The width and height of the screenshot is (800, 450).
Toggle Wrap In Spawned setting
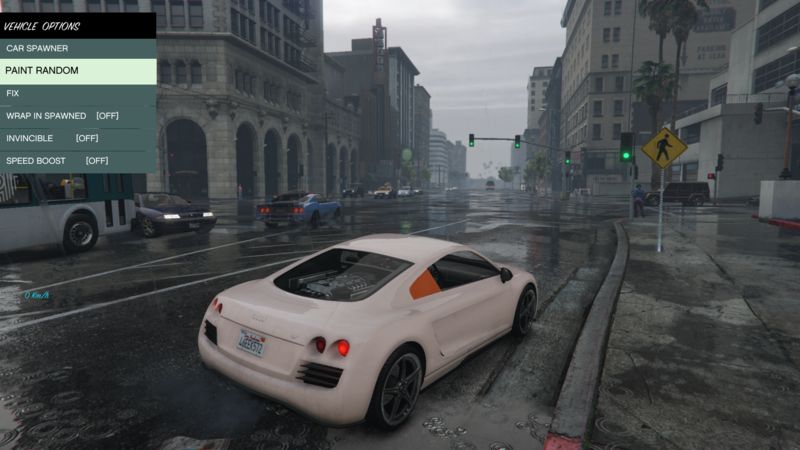[x=62, y=116]
